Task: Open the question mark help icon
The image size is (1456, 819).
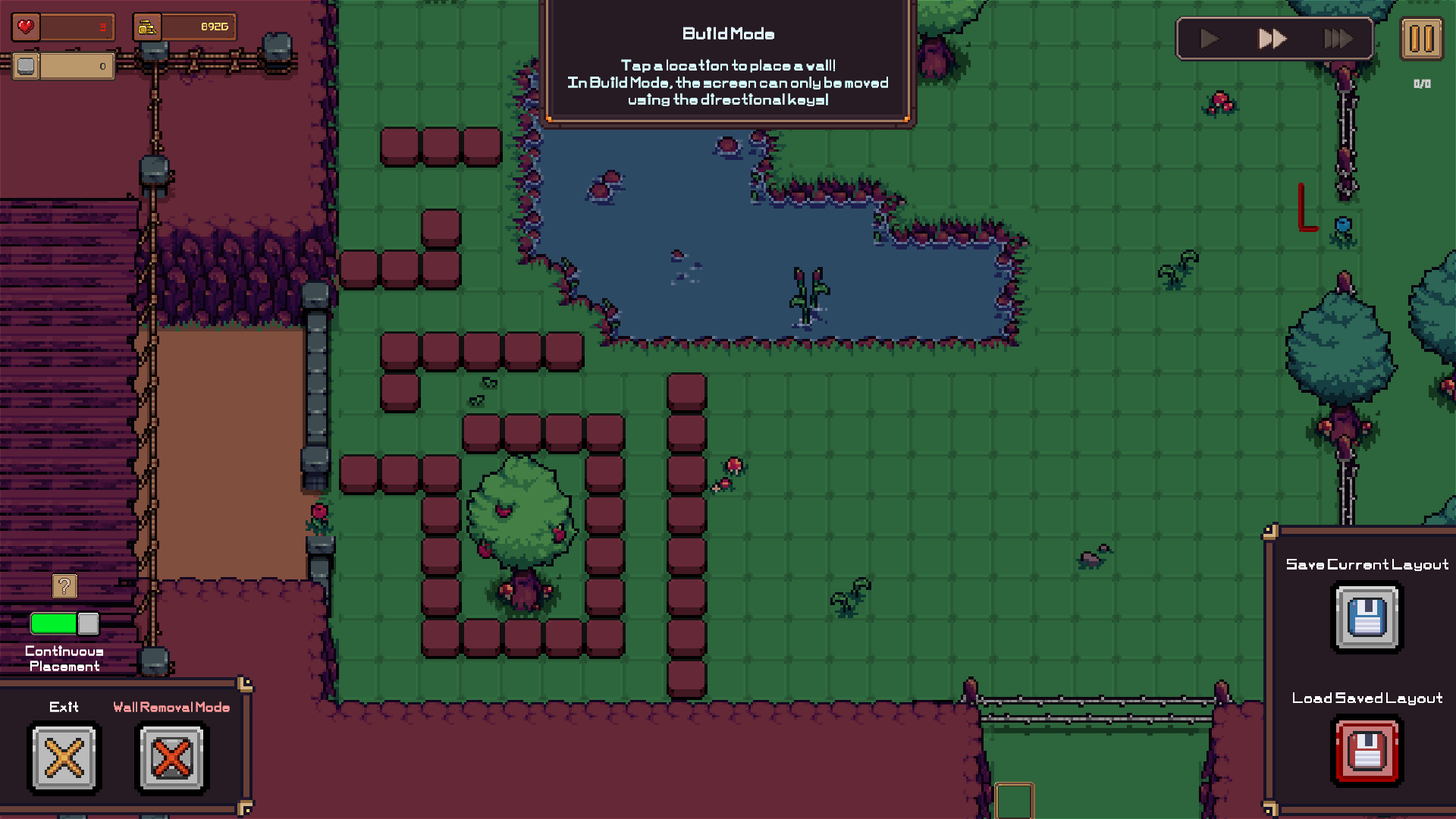Action: (x=63, y=585)
